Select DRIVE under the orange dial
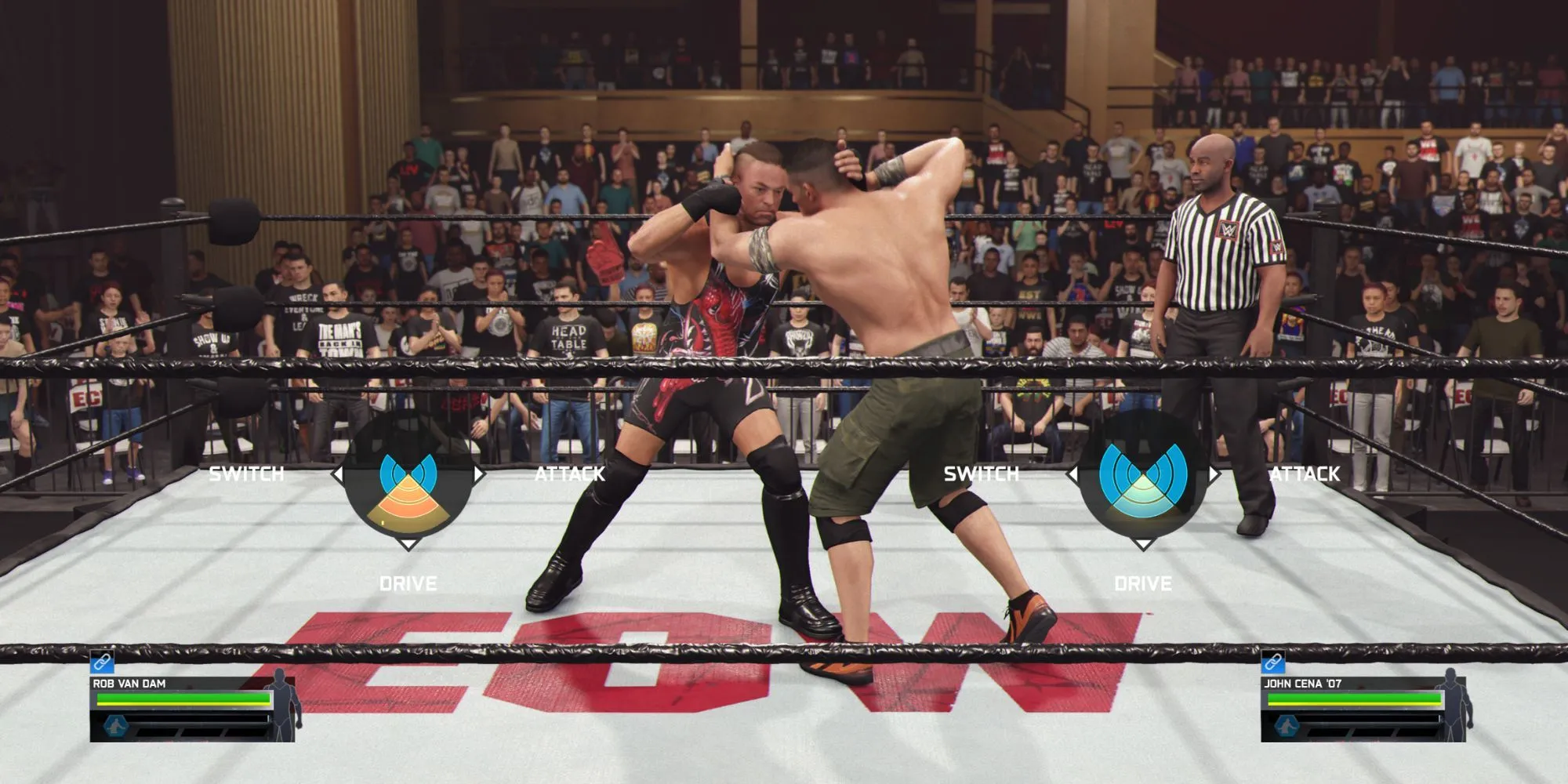This screenshot has width=1568, height=784. 408,583
